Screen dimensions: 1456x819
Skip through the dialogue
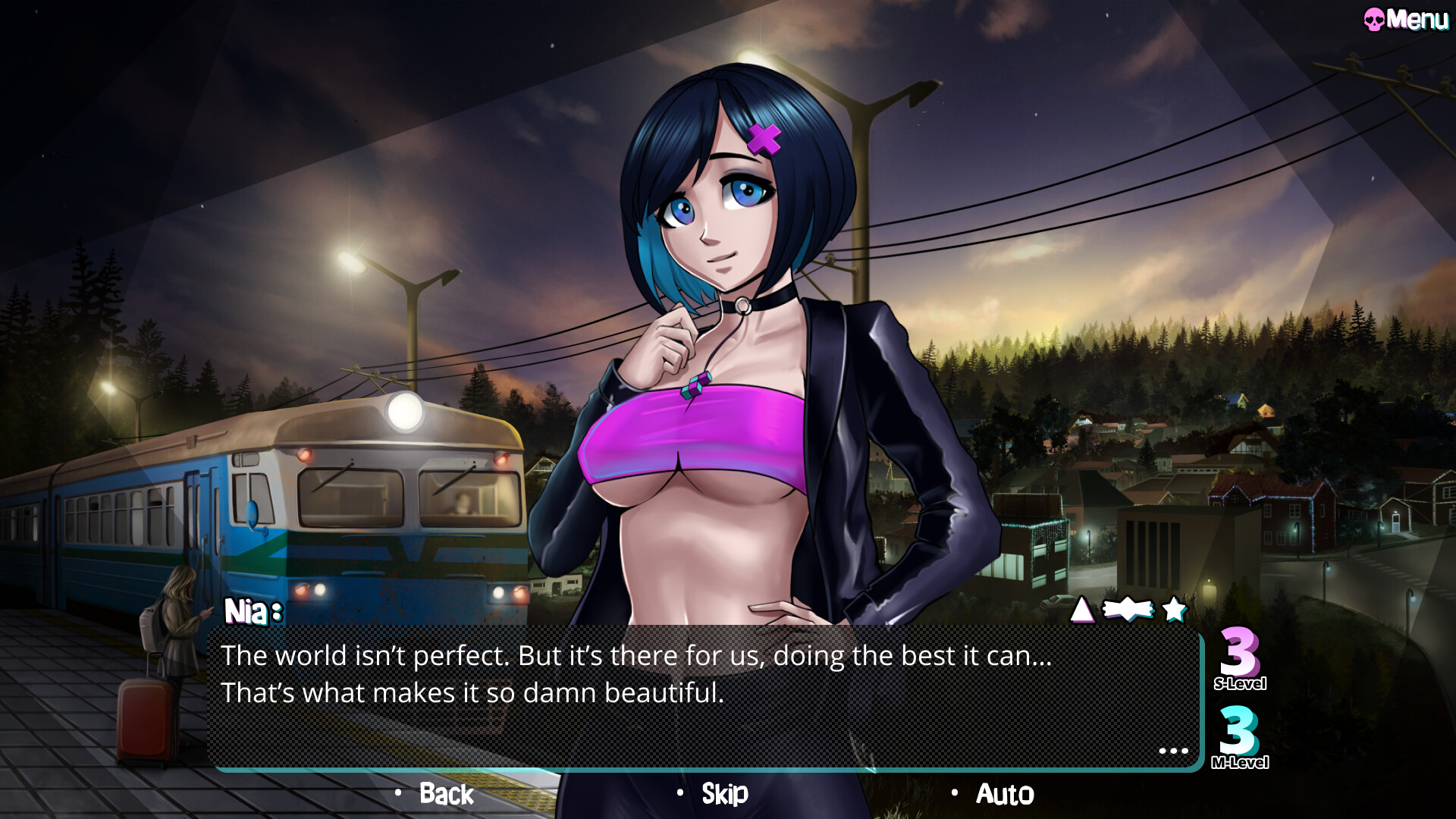pos(724,794)
